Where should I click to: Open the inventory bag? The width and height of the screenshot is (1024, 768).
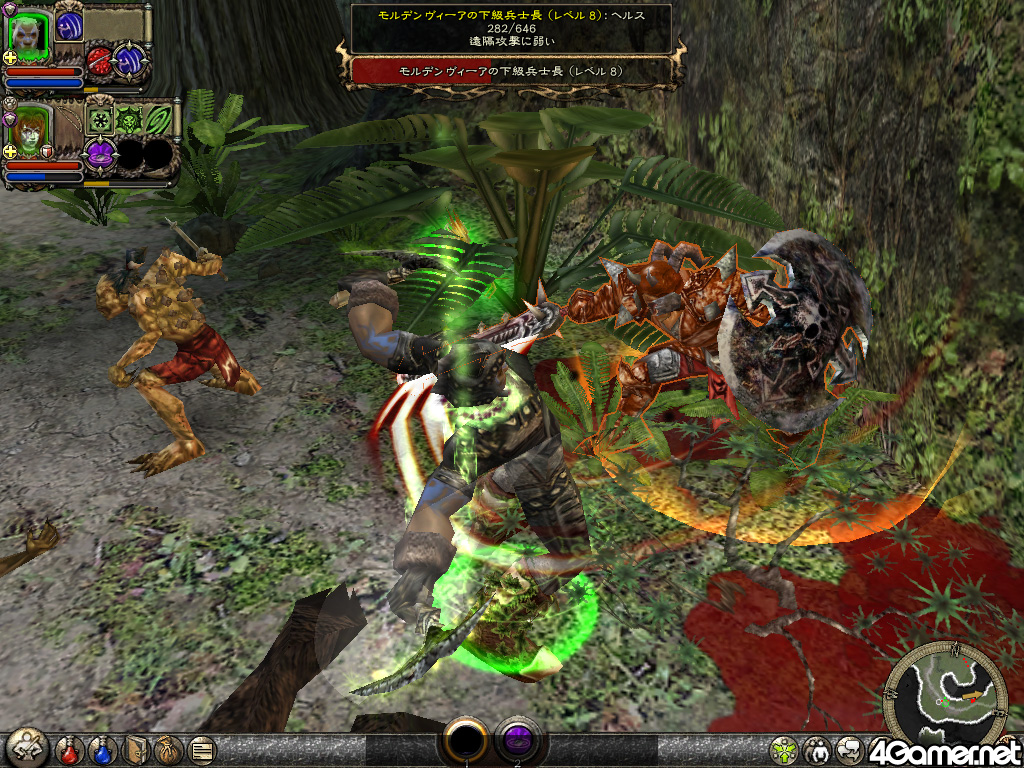168,750
